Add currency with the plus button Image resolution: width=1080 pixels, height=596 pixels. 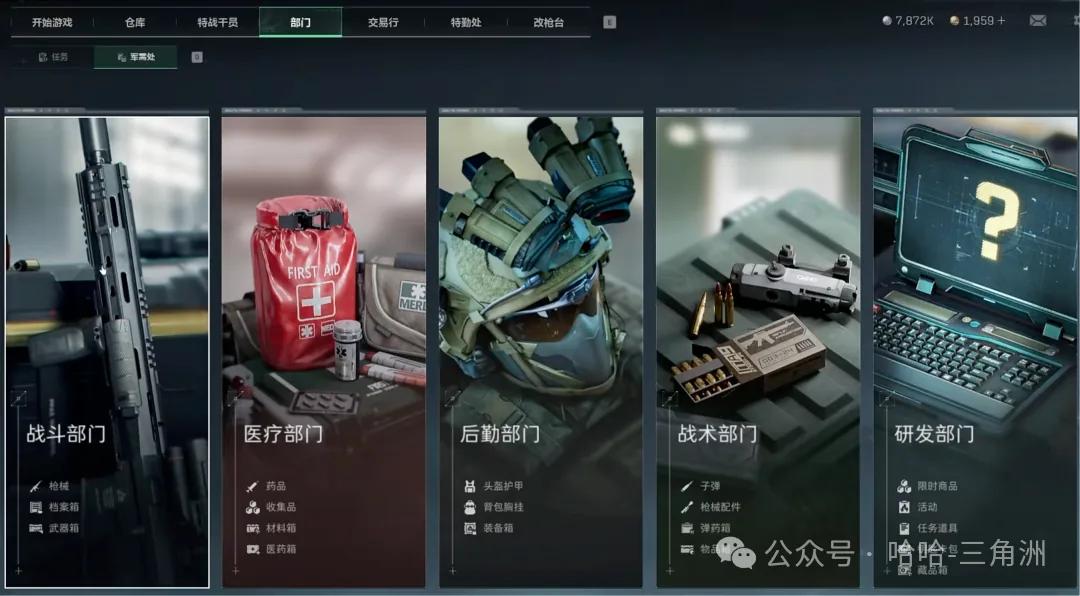[1002, 21]
